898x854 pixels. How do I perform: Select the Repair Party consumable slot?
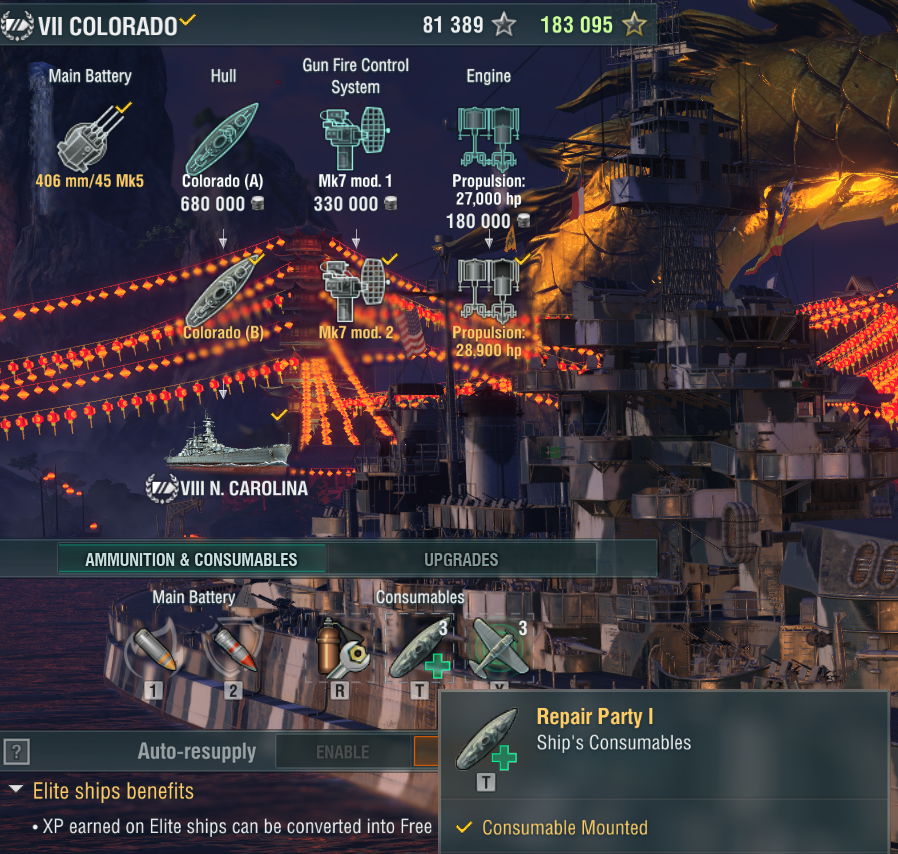click(419, 647)
